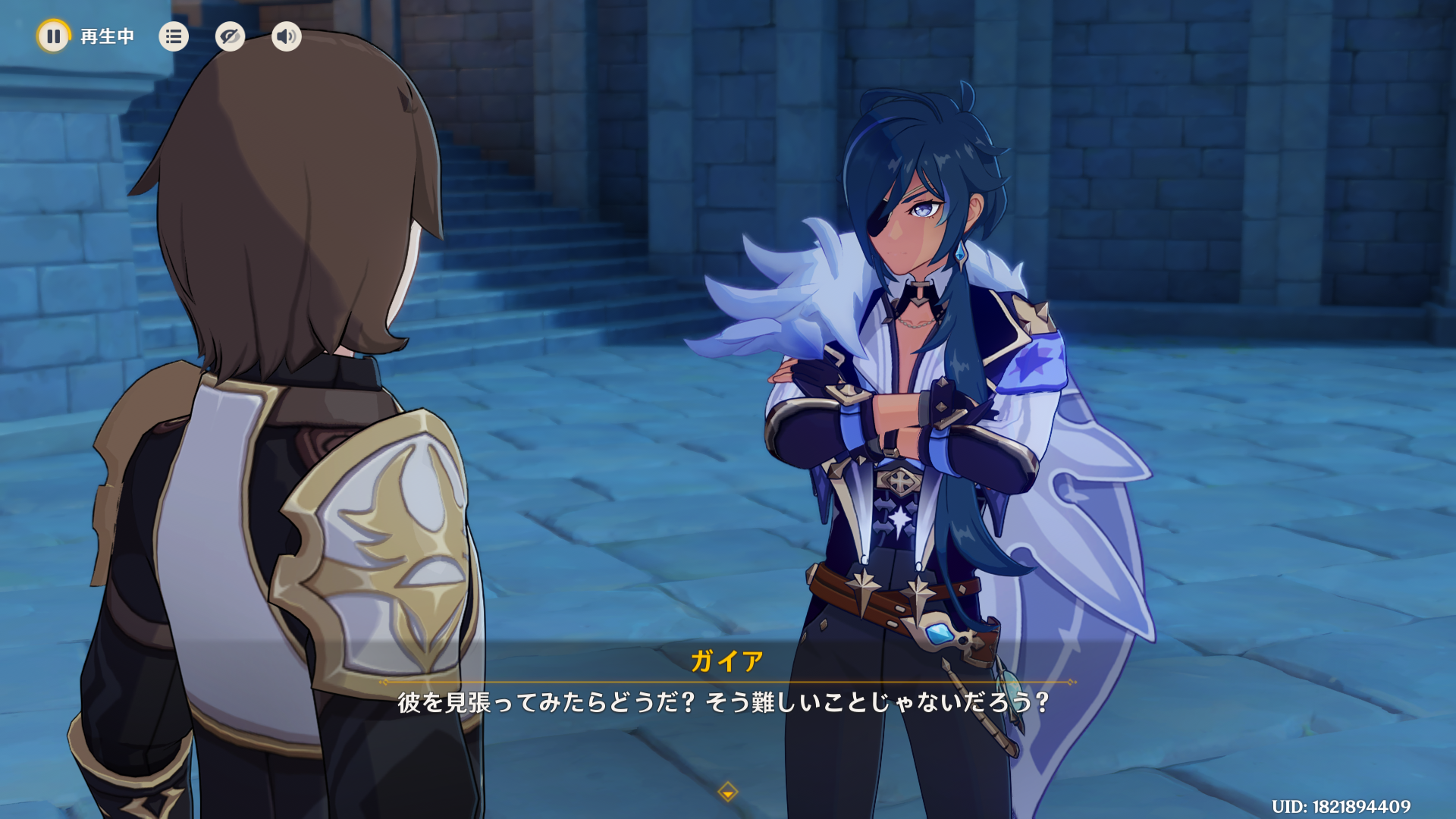
Task: Open the dialogue history log
Action: click(x=174, y=36)
